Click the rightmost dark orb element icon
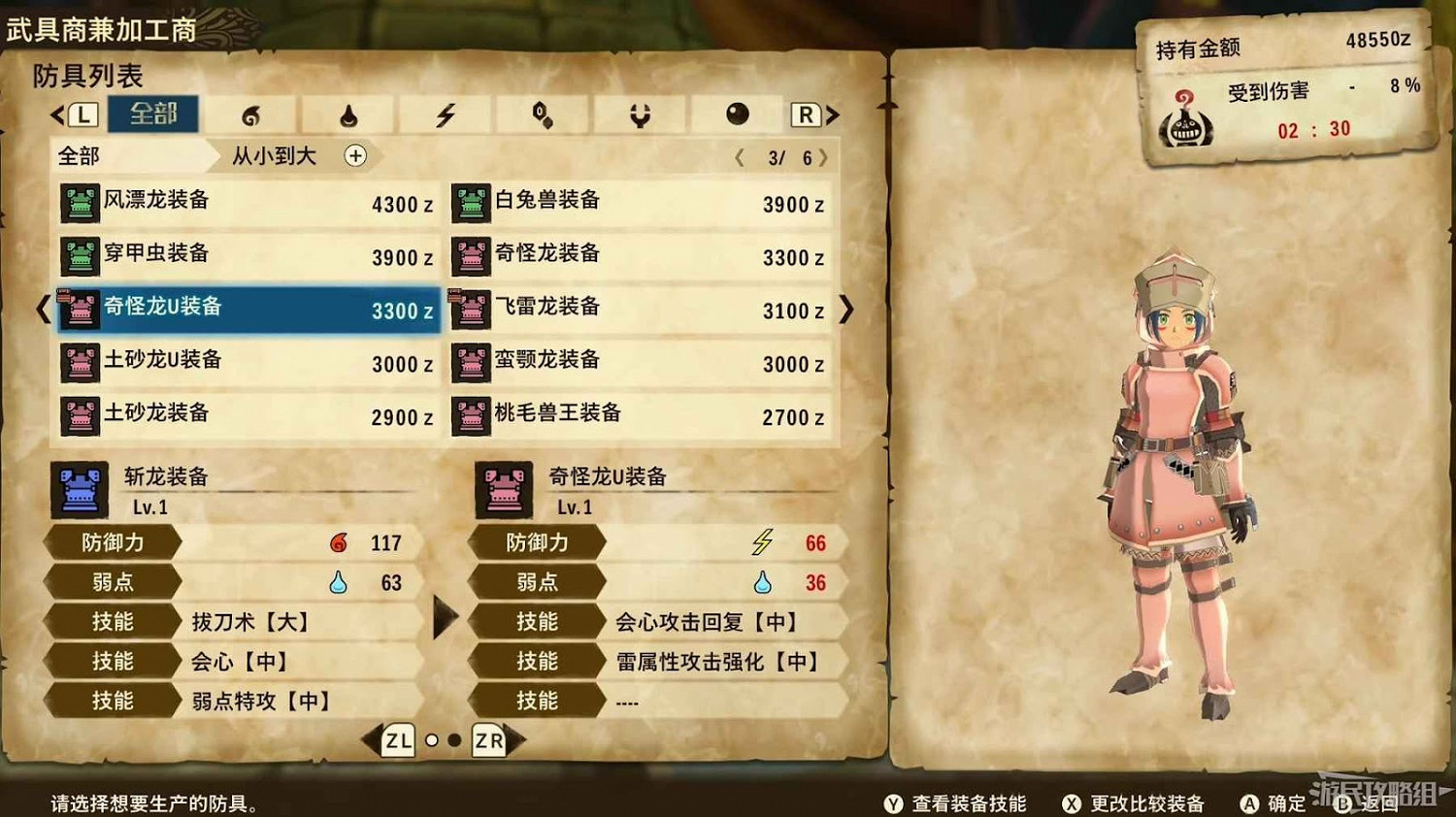The image size is (1456, 817). pyautogui.click(x=738, y=114)
